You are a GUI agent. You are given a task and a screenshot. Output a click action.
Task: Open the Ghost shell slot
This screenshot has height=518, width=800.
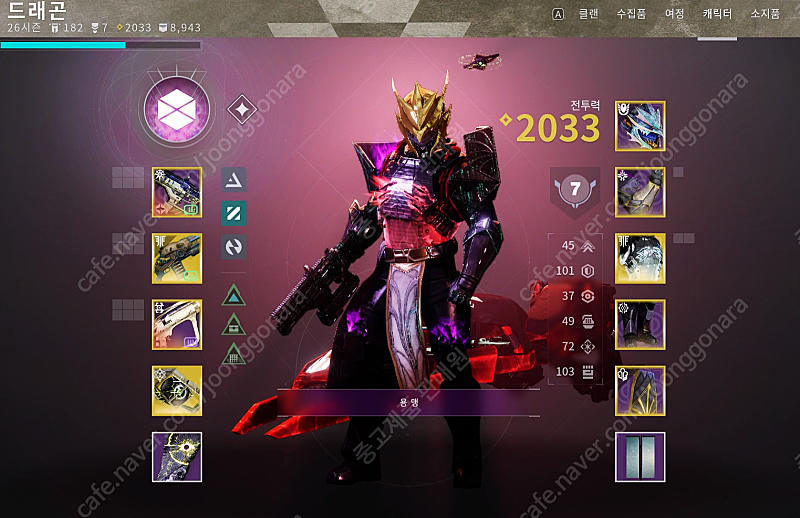coord(177,390)
